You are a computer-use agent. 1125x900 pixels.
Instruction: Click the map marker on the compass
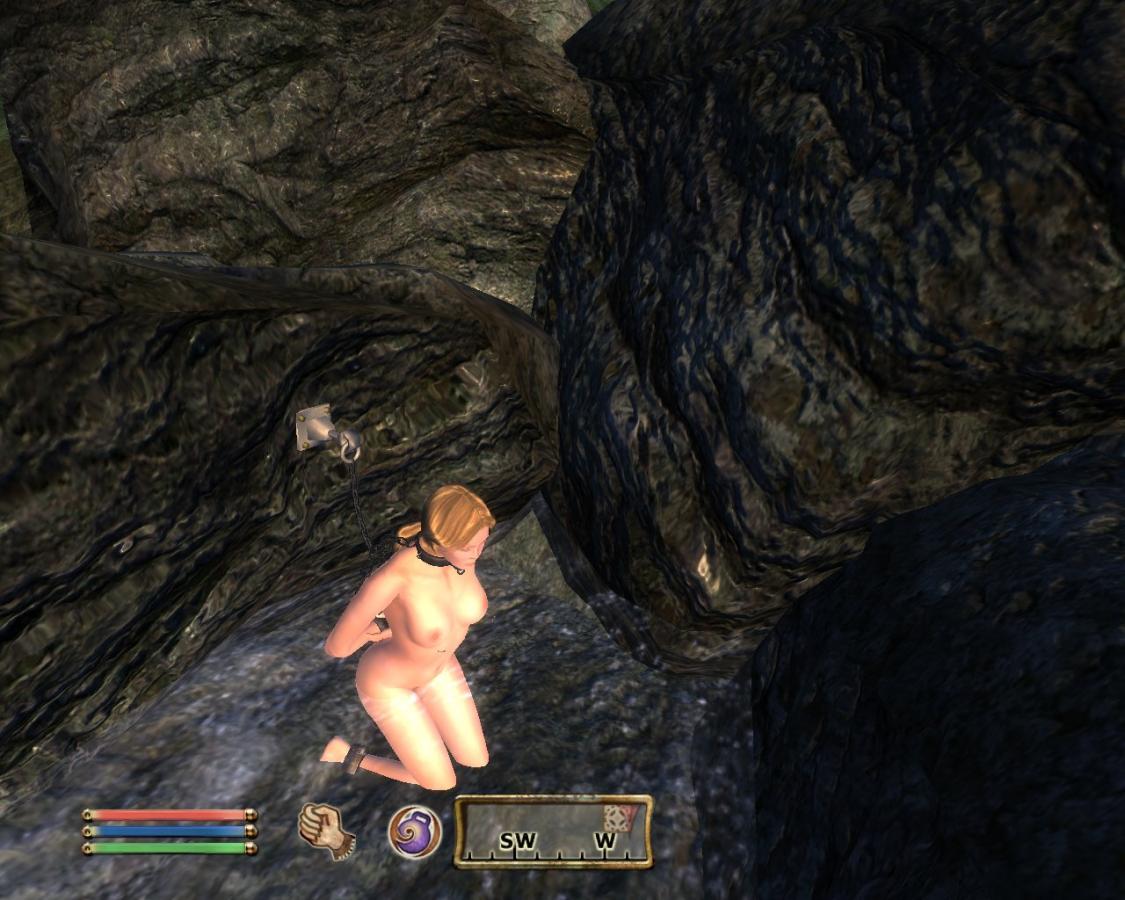tap(618, 817)
